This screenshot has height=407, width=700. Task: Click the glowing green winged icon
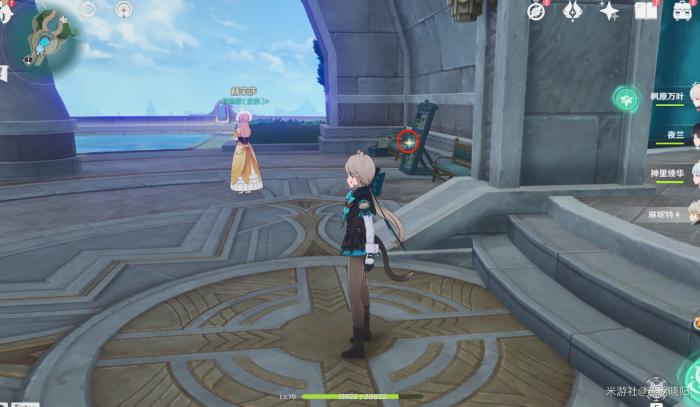point(627,100)
